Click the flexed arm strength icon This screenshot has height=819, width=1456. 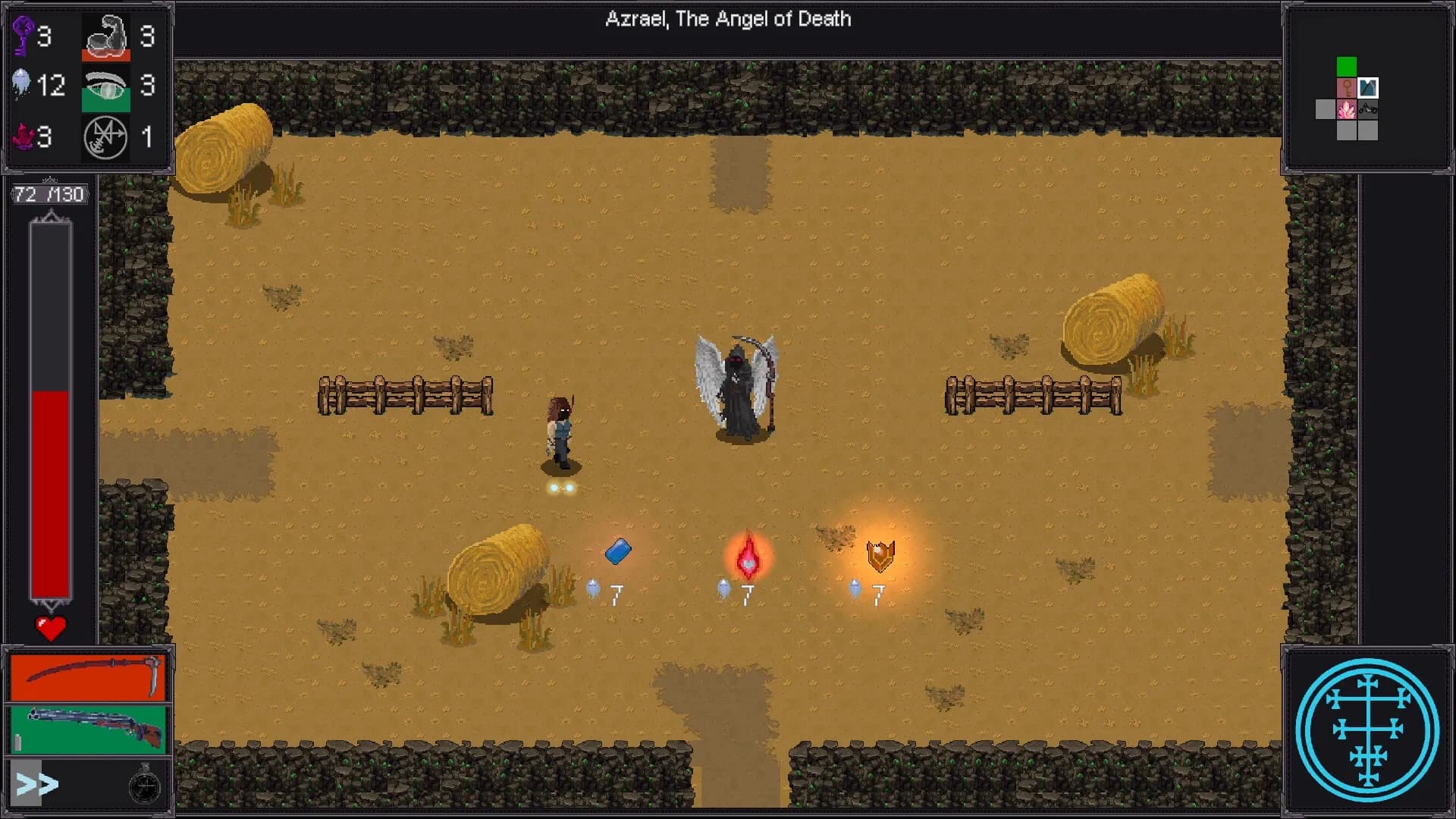106,36
